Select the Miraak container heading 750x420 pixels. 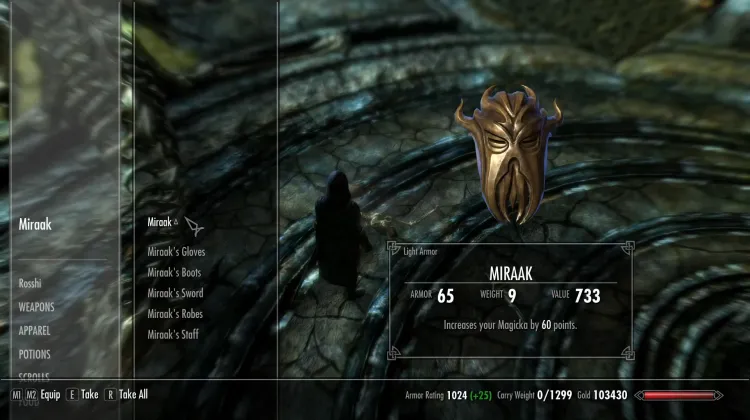tap(36, 224)
